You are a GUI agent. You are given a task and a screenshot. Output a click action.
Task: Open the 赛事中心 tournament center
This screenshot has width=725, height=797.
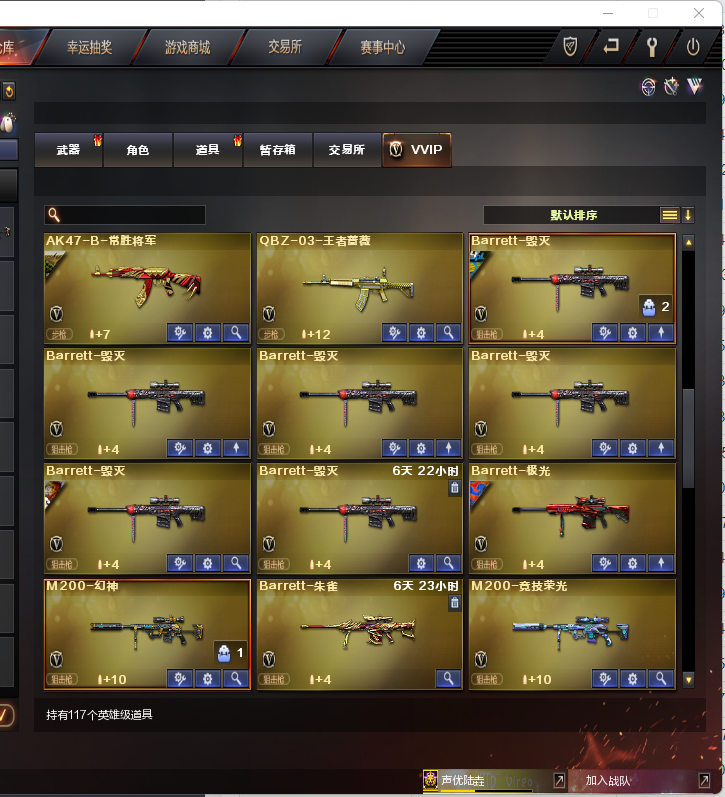(382, 47)
